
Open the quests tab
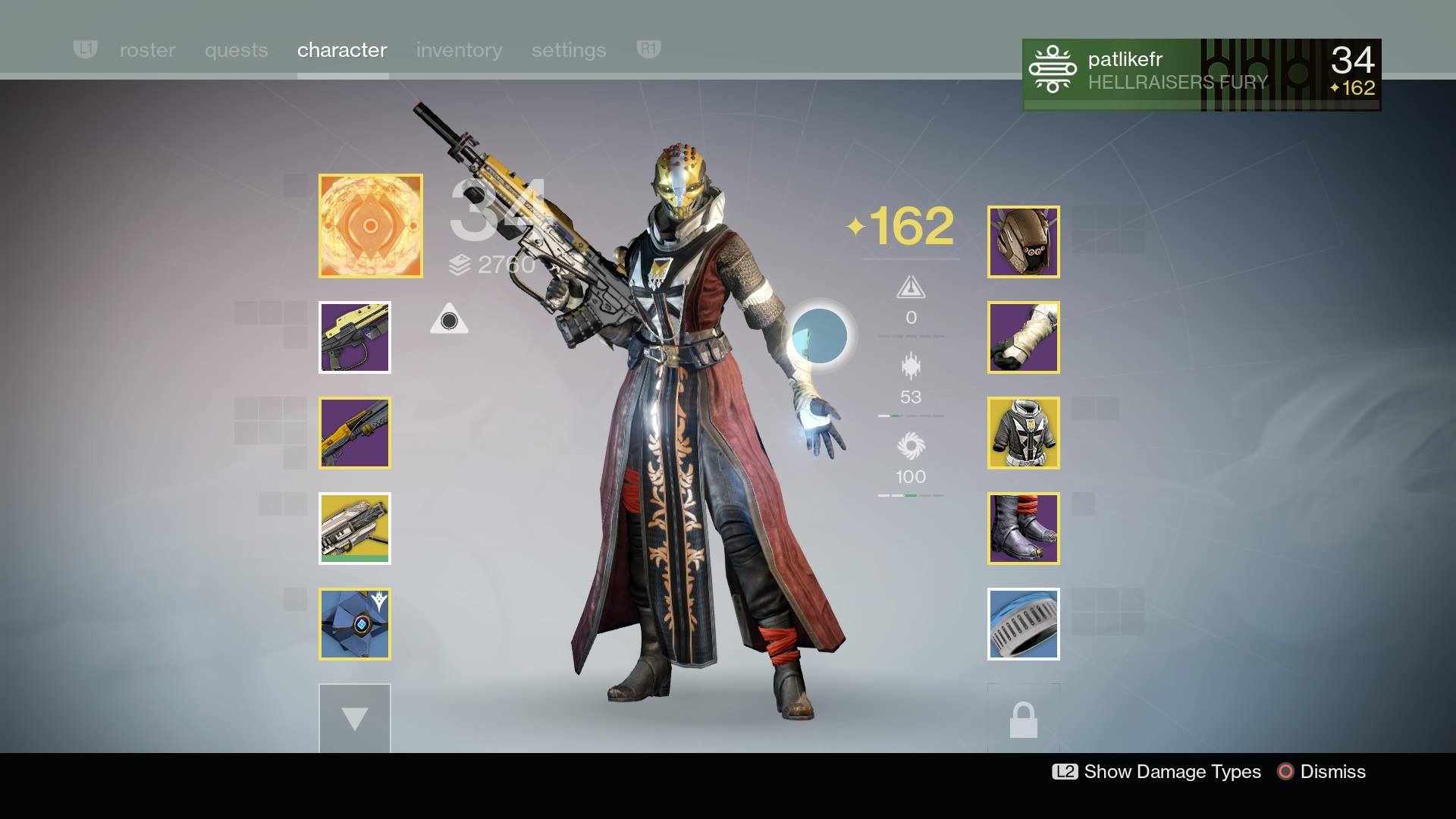[236, 50]
